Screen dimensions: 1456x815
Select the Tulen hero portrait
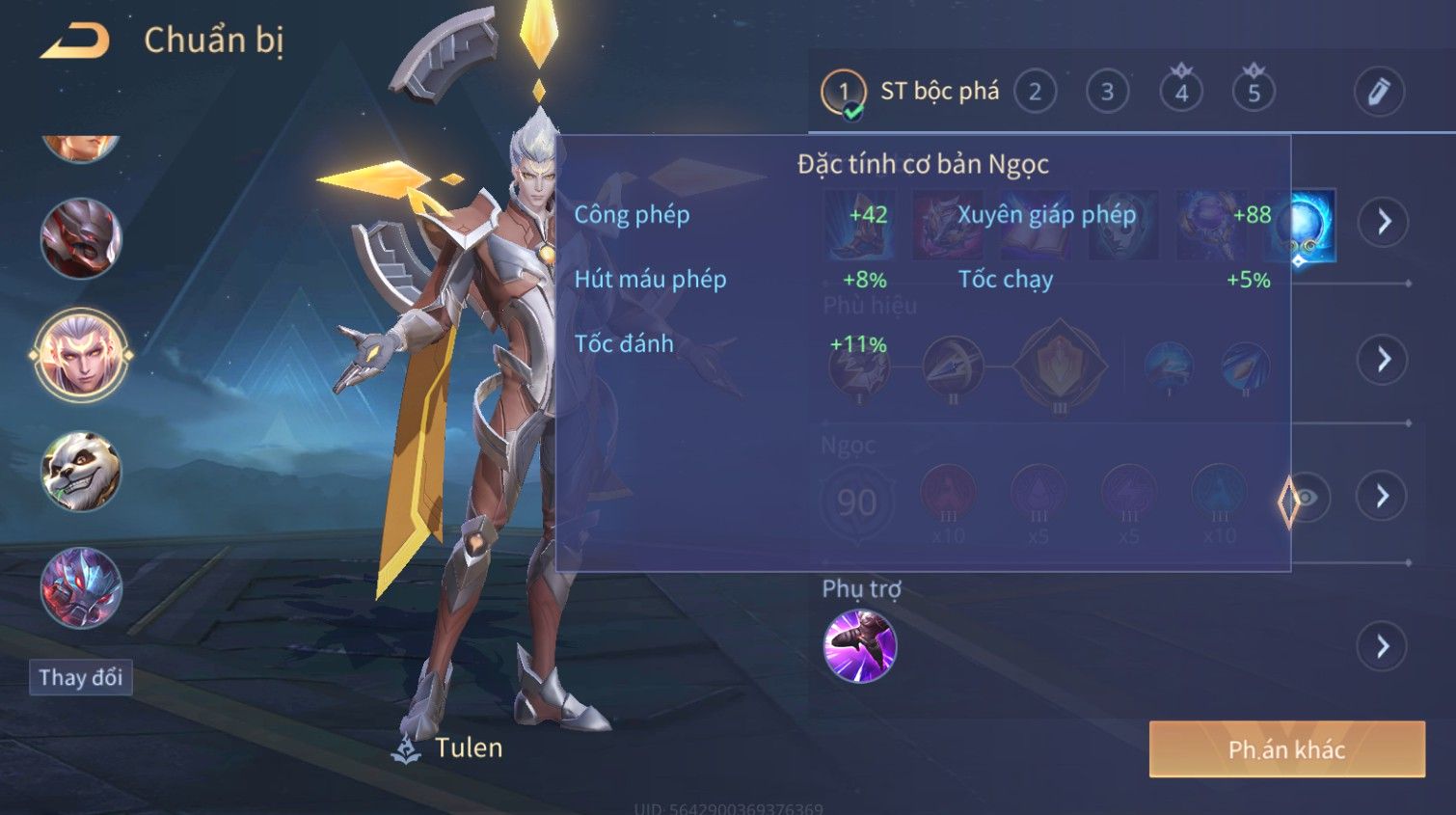[81, 355]
